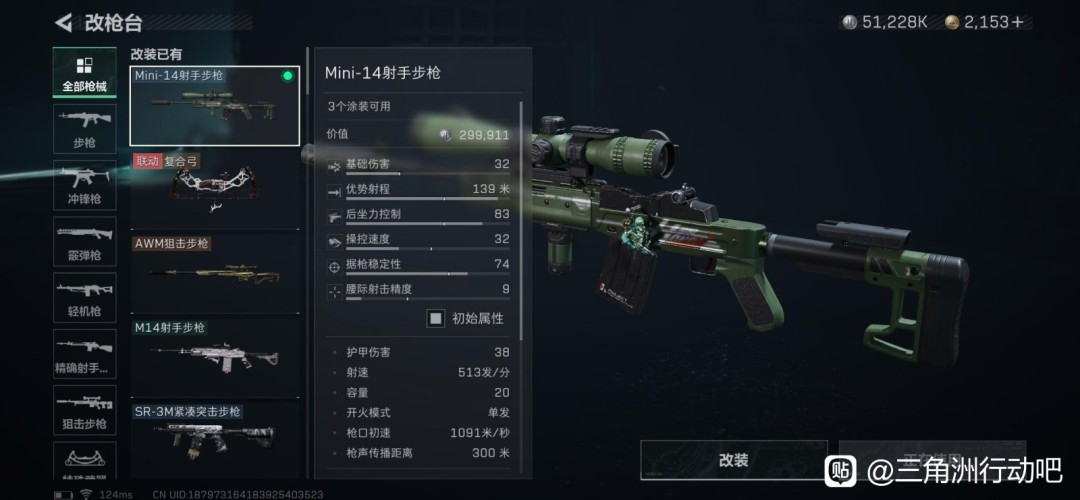Choose the 轻机枪 category
Image resolution: width=1080 pixels, height=500 pixels.
click(x=84, y=297)
